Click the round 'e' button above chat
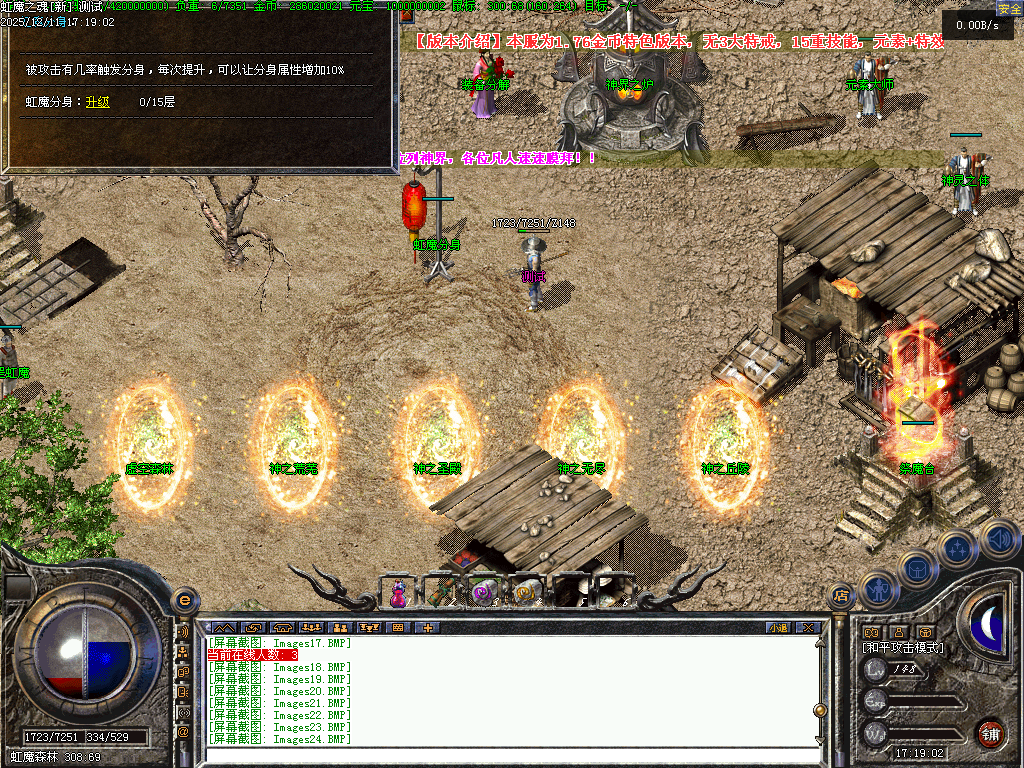The height and width of the screenshot is (768, 1024). pos(183,600)
